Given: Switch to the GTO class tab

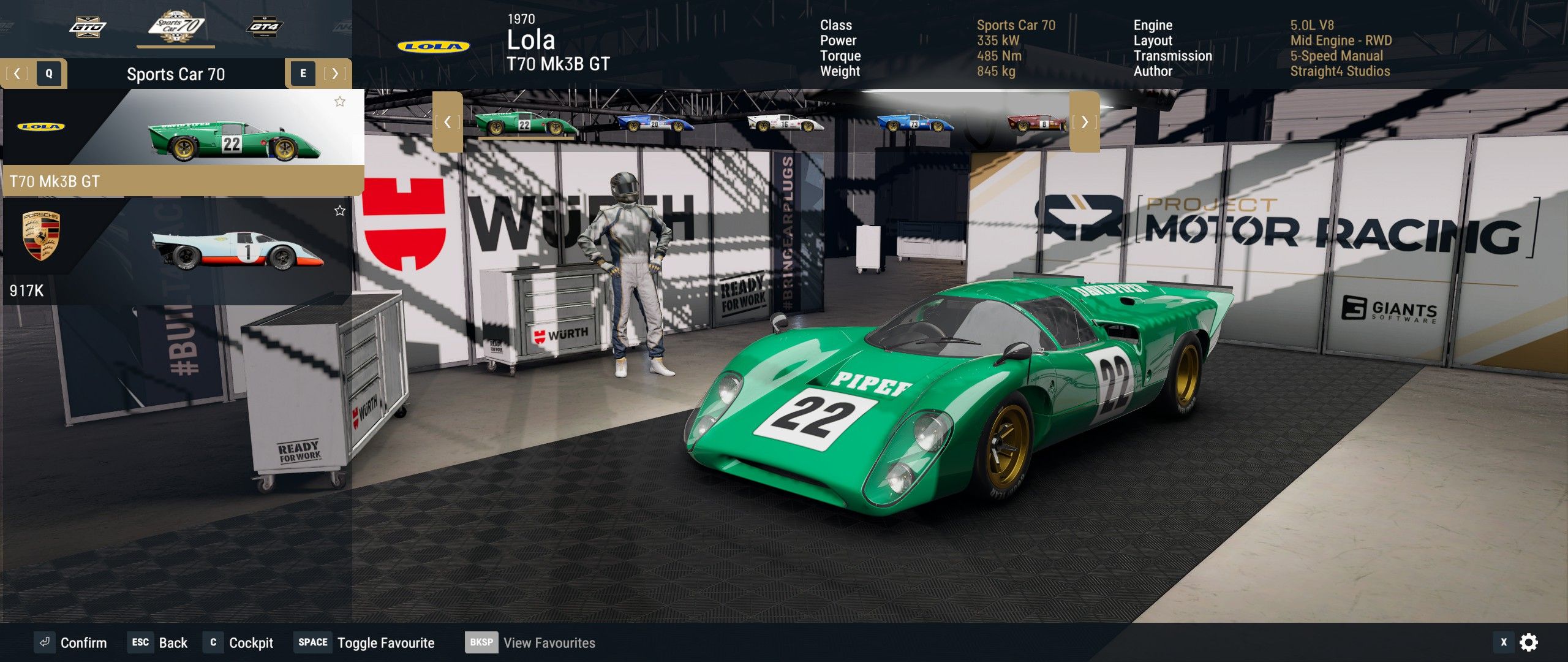Looking at the screenshot, I should 88,27.
